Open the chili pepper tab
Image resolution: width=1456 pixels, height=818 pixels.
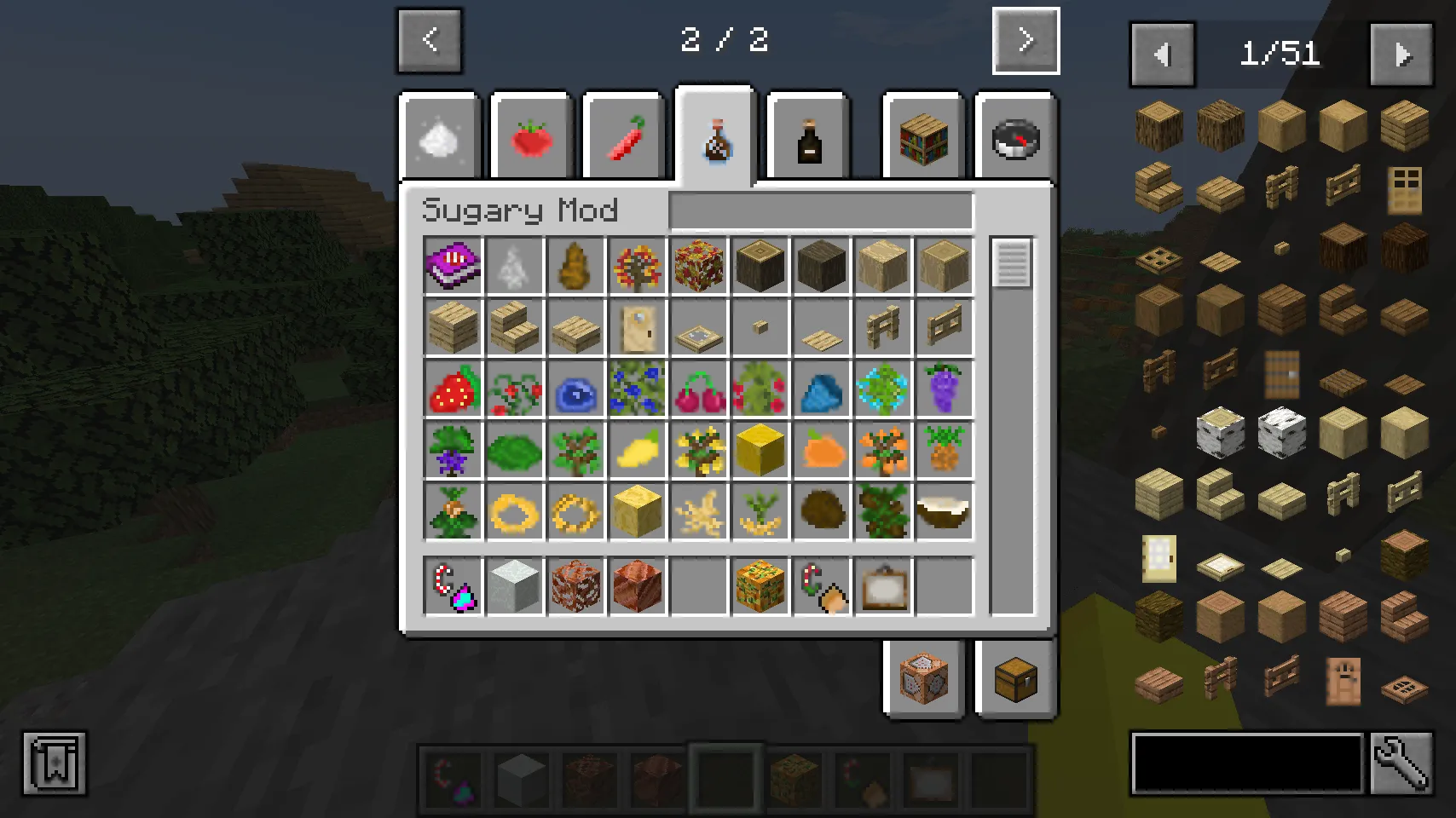(624, 136)
